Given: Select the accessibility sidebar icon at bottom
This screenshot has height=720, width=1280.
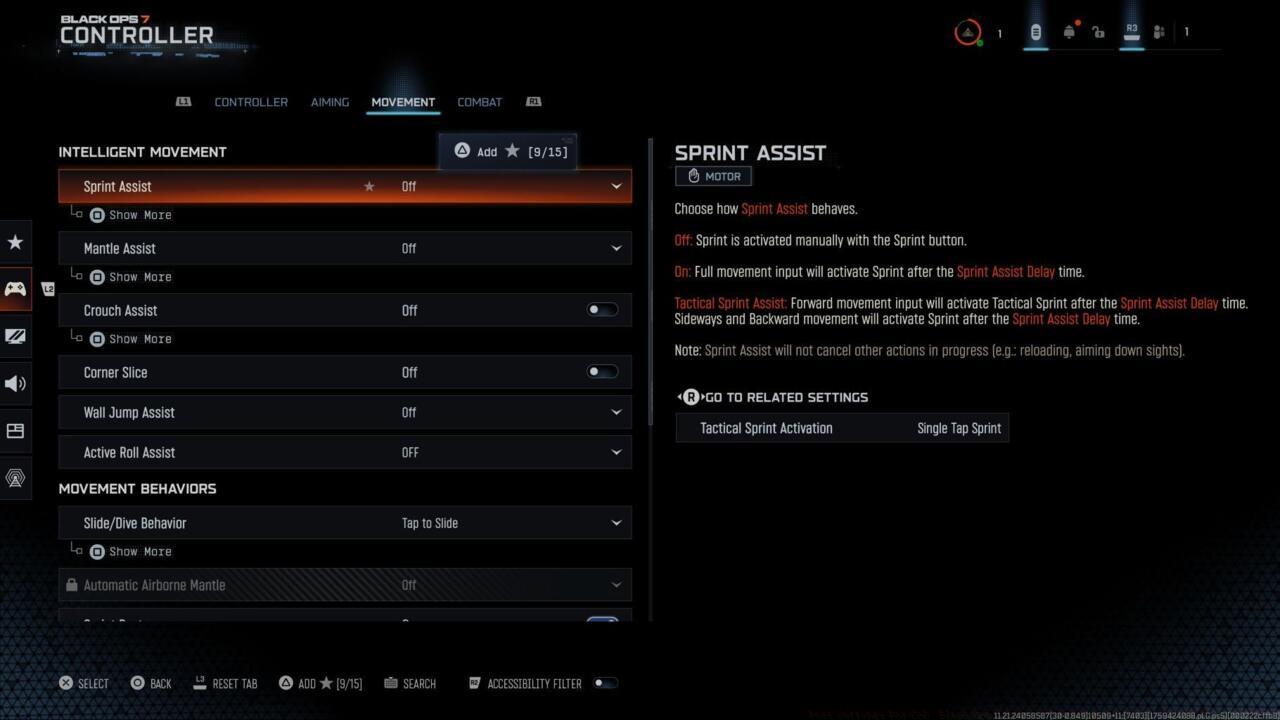Looking at the screenshot, I should 16,478.
